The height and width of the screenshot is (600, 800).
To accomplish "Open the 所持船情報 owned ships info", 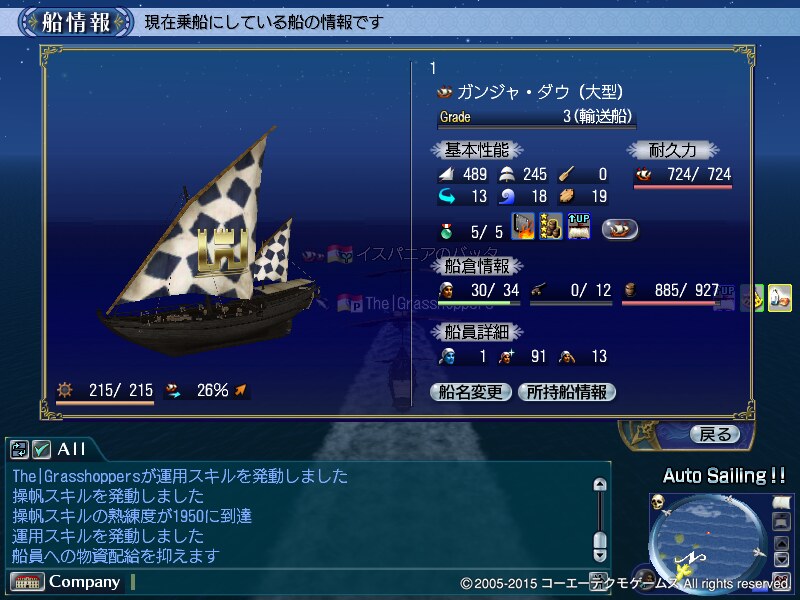I will (x=566, y=392).
